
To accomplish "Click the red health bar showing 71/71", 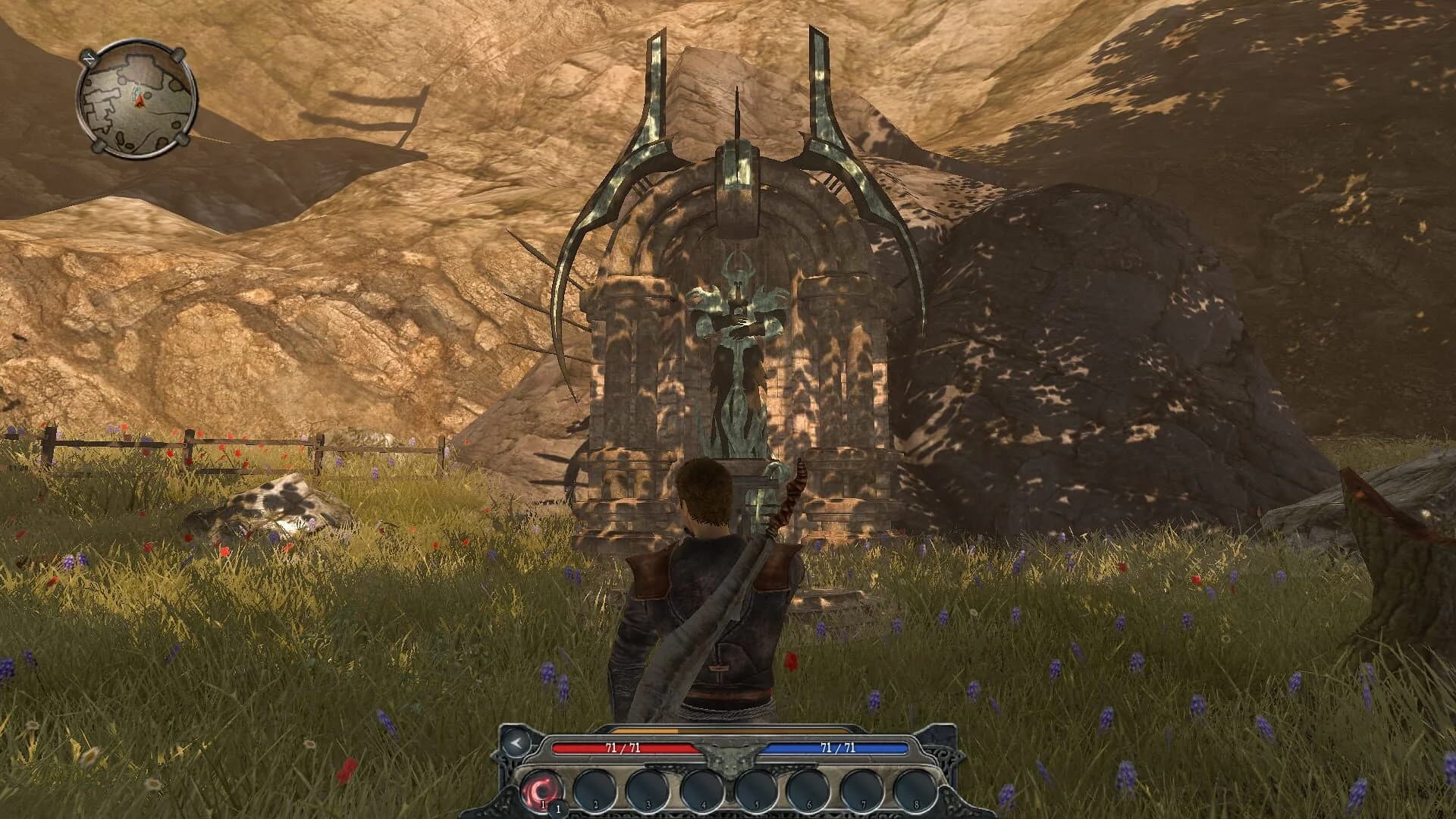I will [624, 748].
